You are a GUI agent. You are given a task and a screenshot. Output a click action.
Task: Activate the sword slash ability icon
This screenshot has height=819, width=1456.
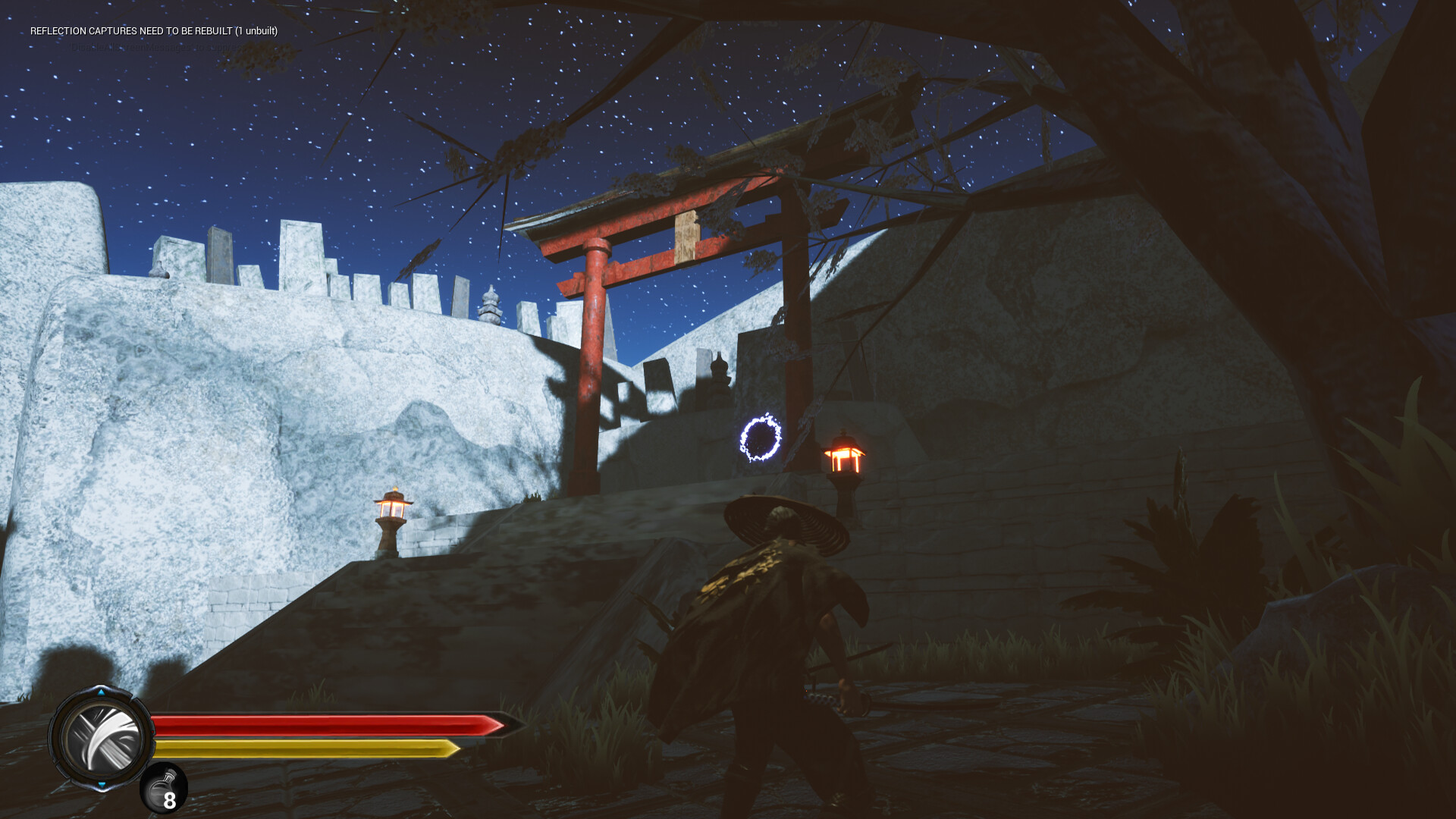(x=102, y=738)
